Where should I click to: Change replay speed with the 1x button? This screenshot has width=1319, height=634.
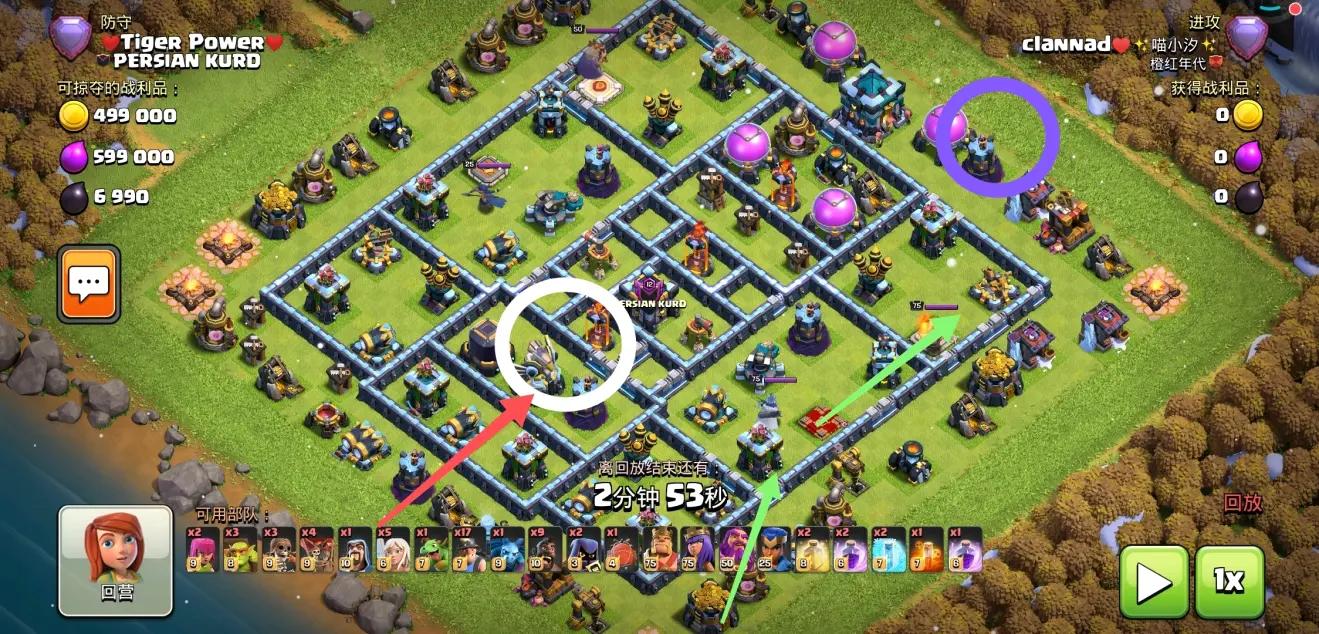(1229, 581)
